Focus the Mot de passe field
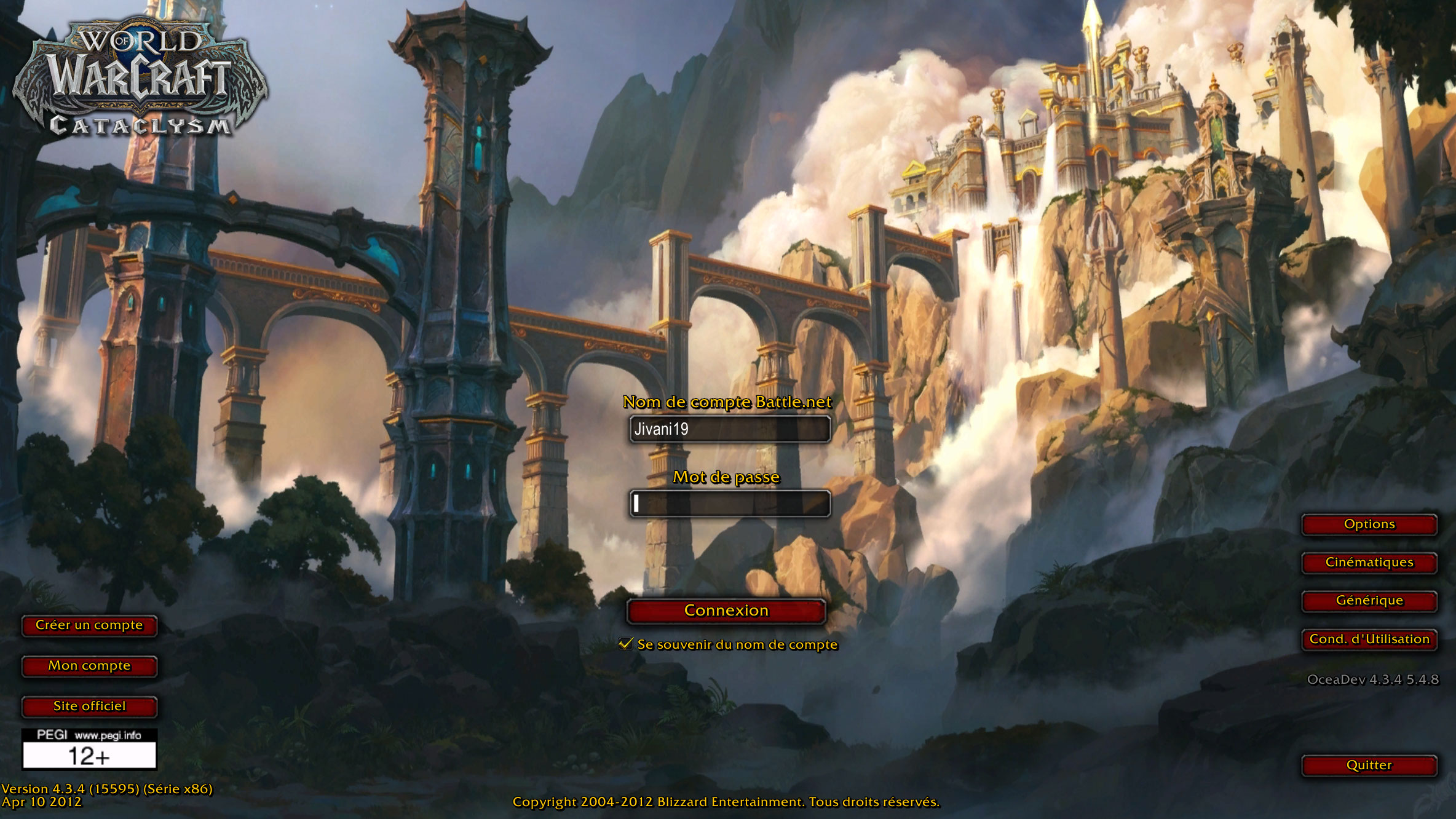Screen dimensions: 1456x819 click(729, 504)
